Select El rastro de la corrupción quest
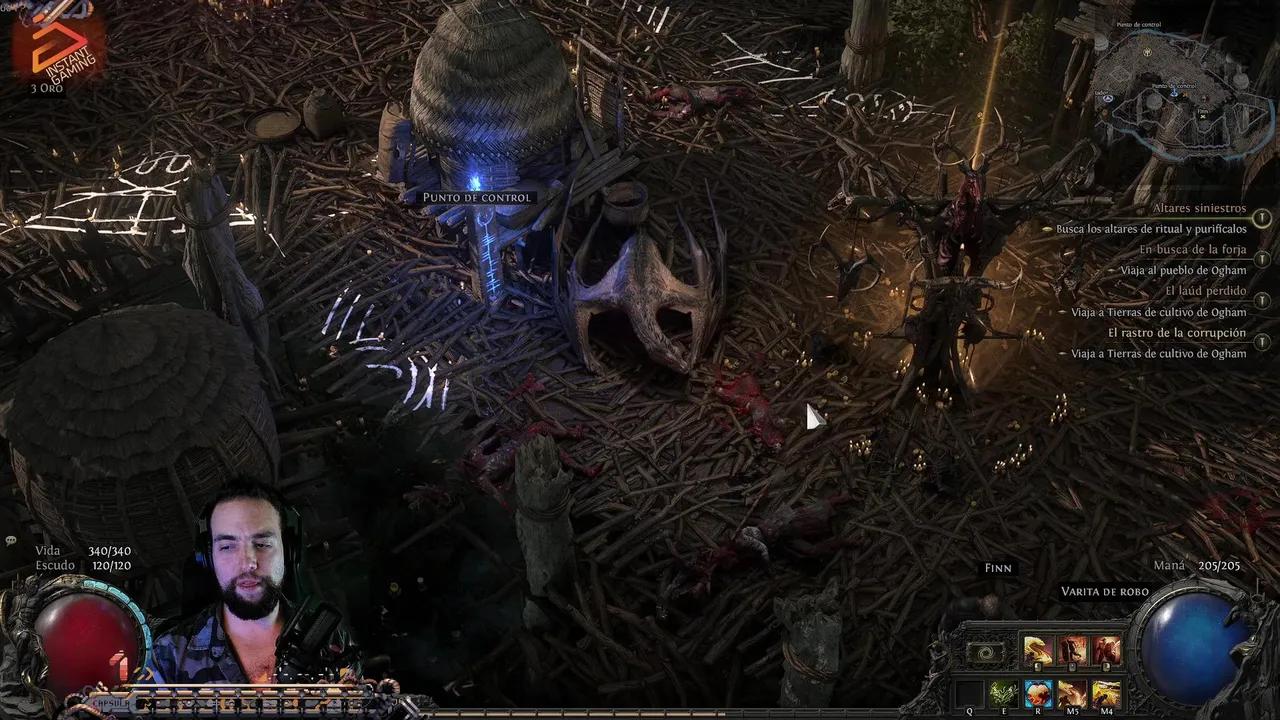Viewport: 1280px width, 720px height. [1177, 332]
